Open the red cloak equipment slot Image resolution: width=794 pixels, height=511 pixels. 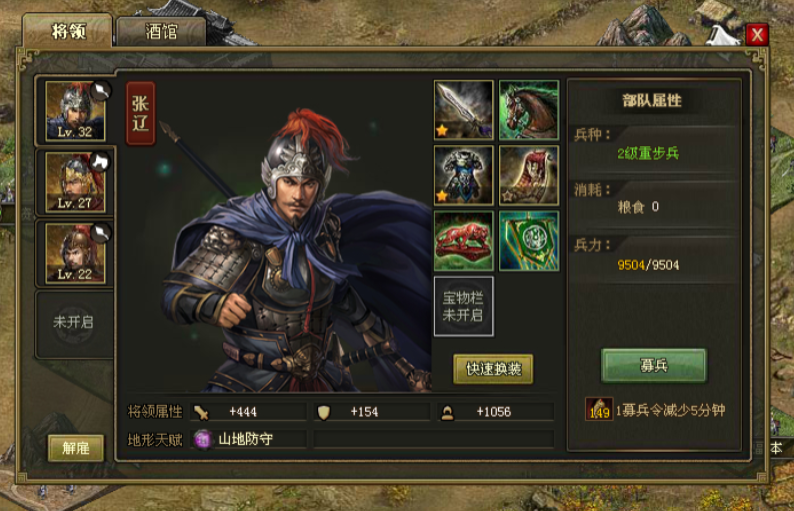tap(528, 175)
